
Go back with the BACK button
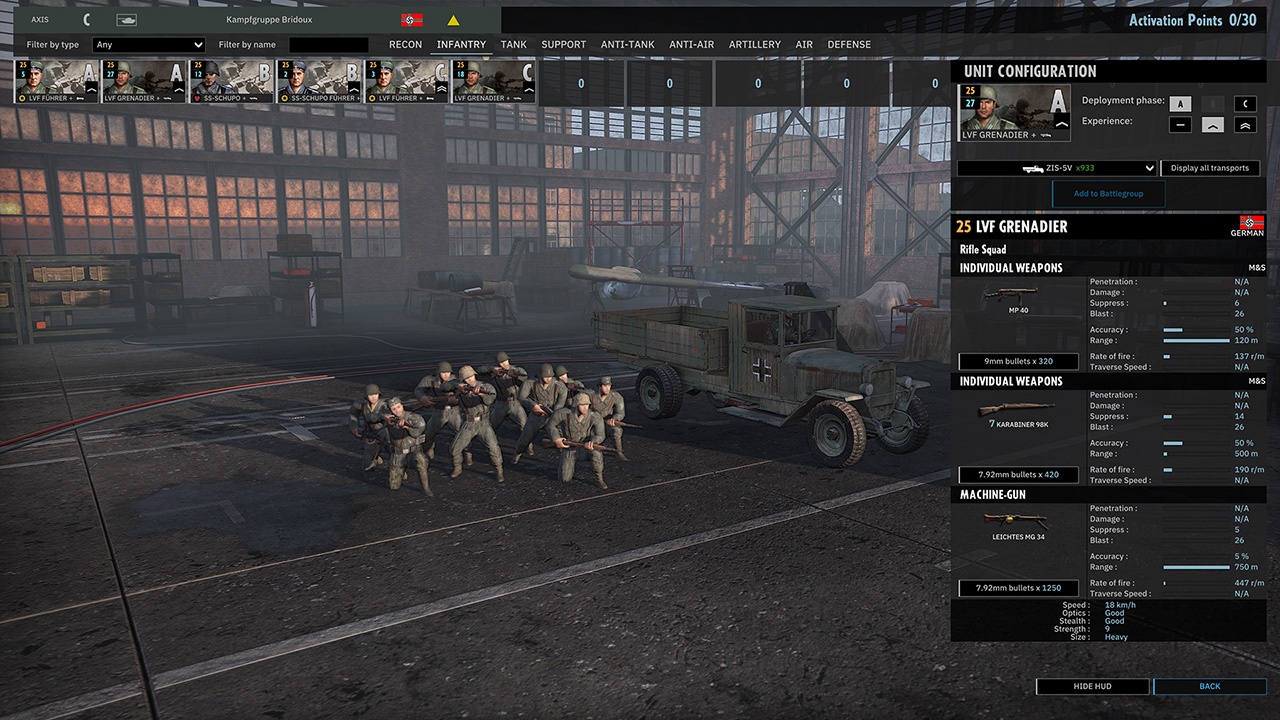tap(1210, 687)
